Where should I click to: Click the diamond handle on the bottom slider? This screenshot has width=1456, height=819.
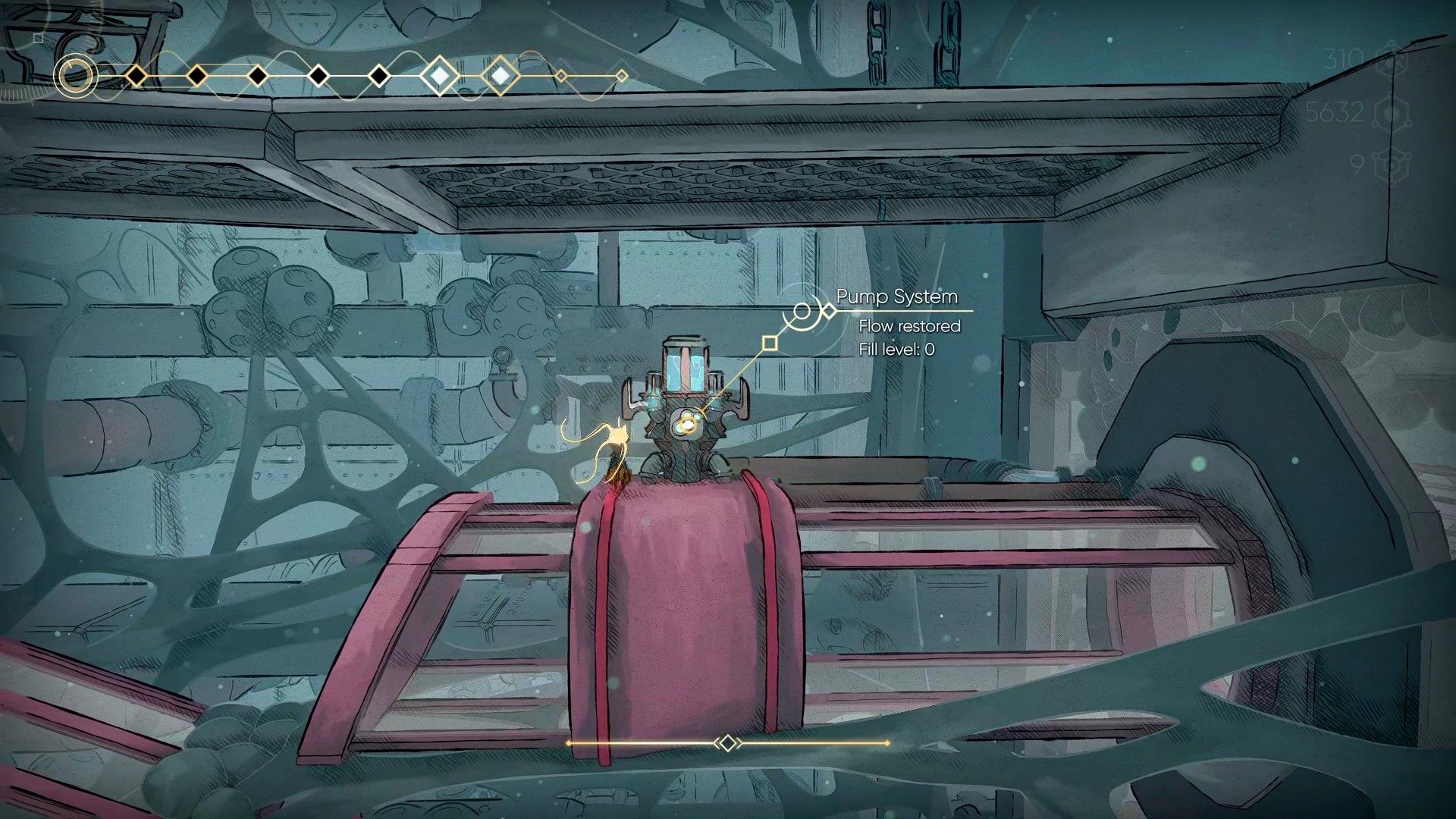(727, 743)
